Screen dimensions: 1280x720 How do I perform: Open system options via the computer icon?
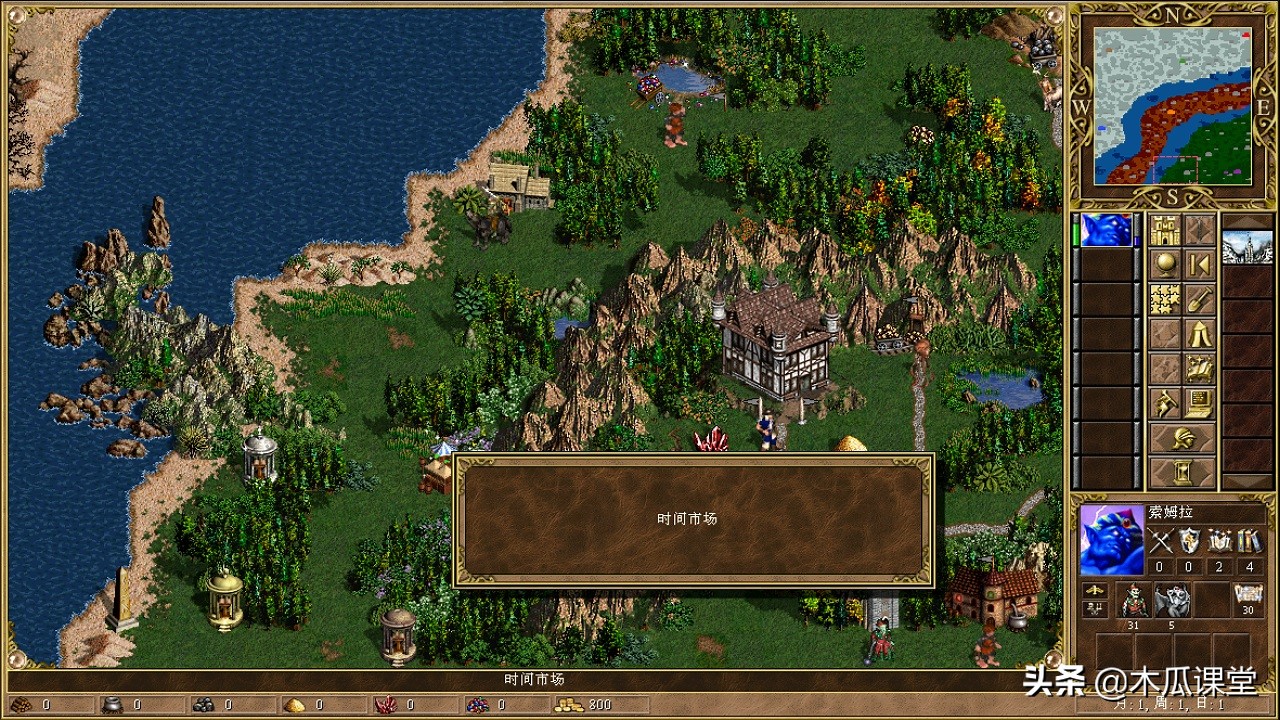coord(1200,403)
